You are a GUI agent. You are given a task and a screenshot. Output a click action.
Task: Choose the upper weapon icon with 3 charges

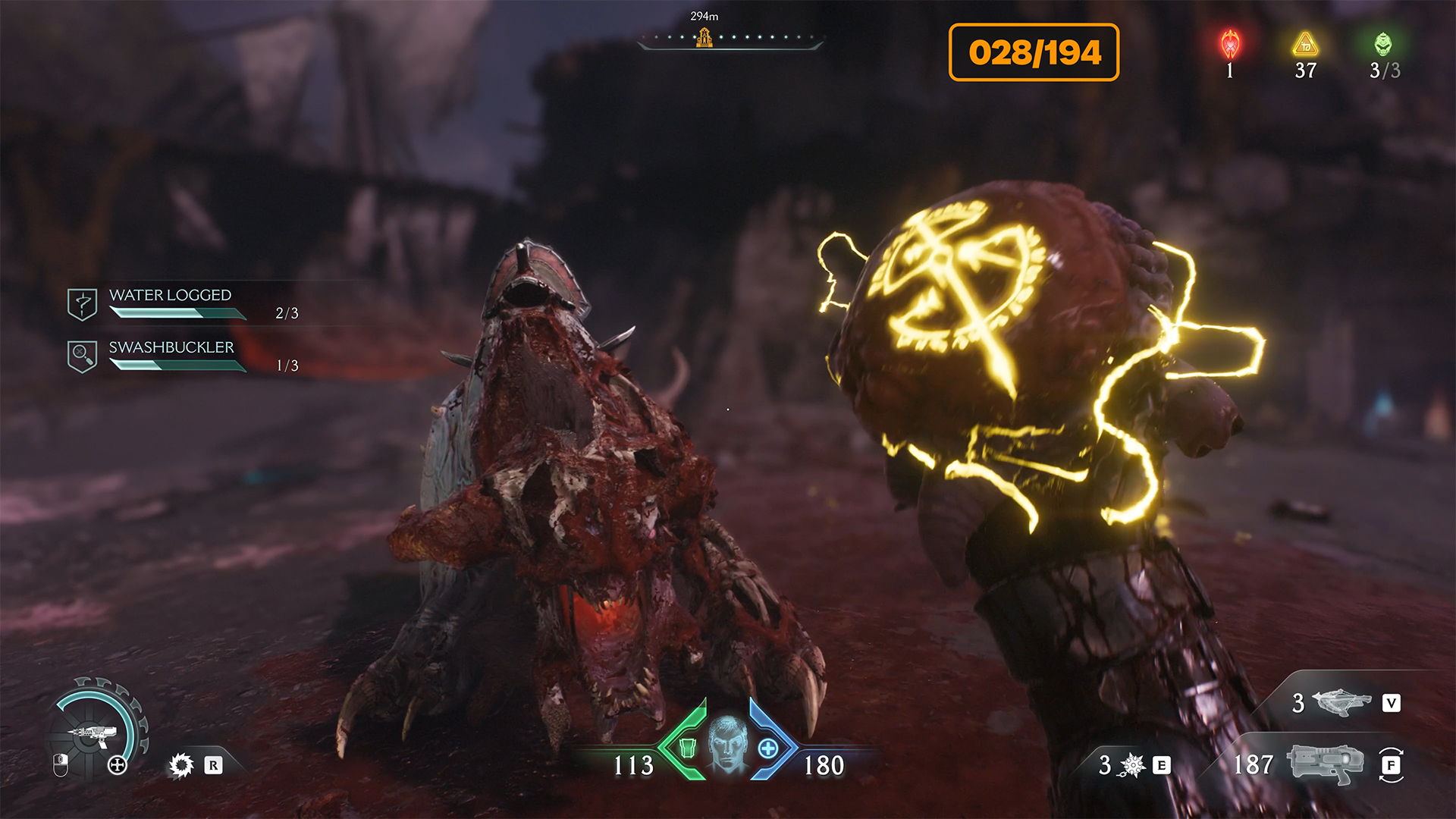[1341, 702]
